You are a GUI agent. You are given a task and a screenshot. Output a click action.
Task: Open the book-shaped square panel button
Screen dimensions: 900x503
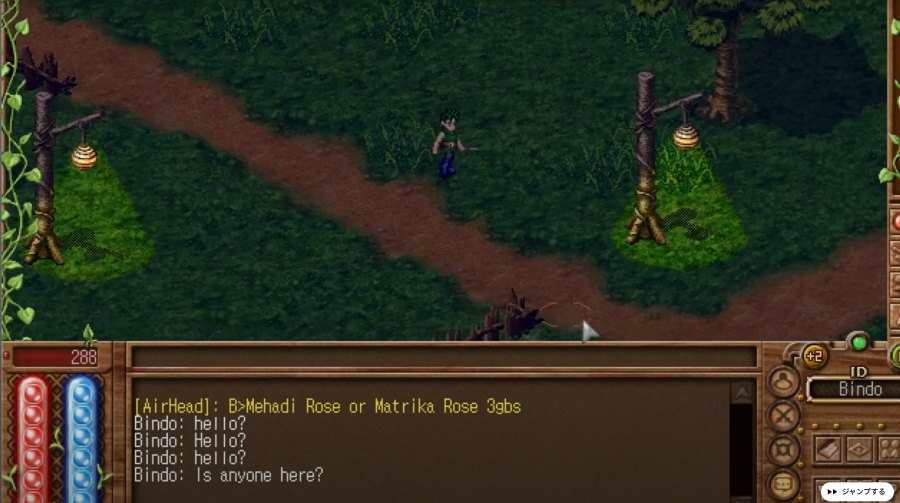[828, 449]
